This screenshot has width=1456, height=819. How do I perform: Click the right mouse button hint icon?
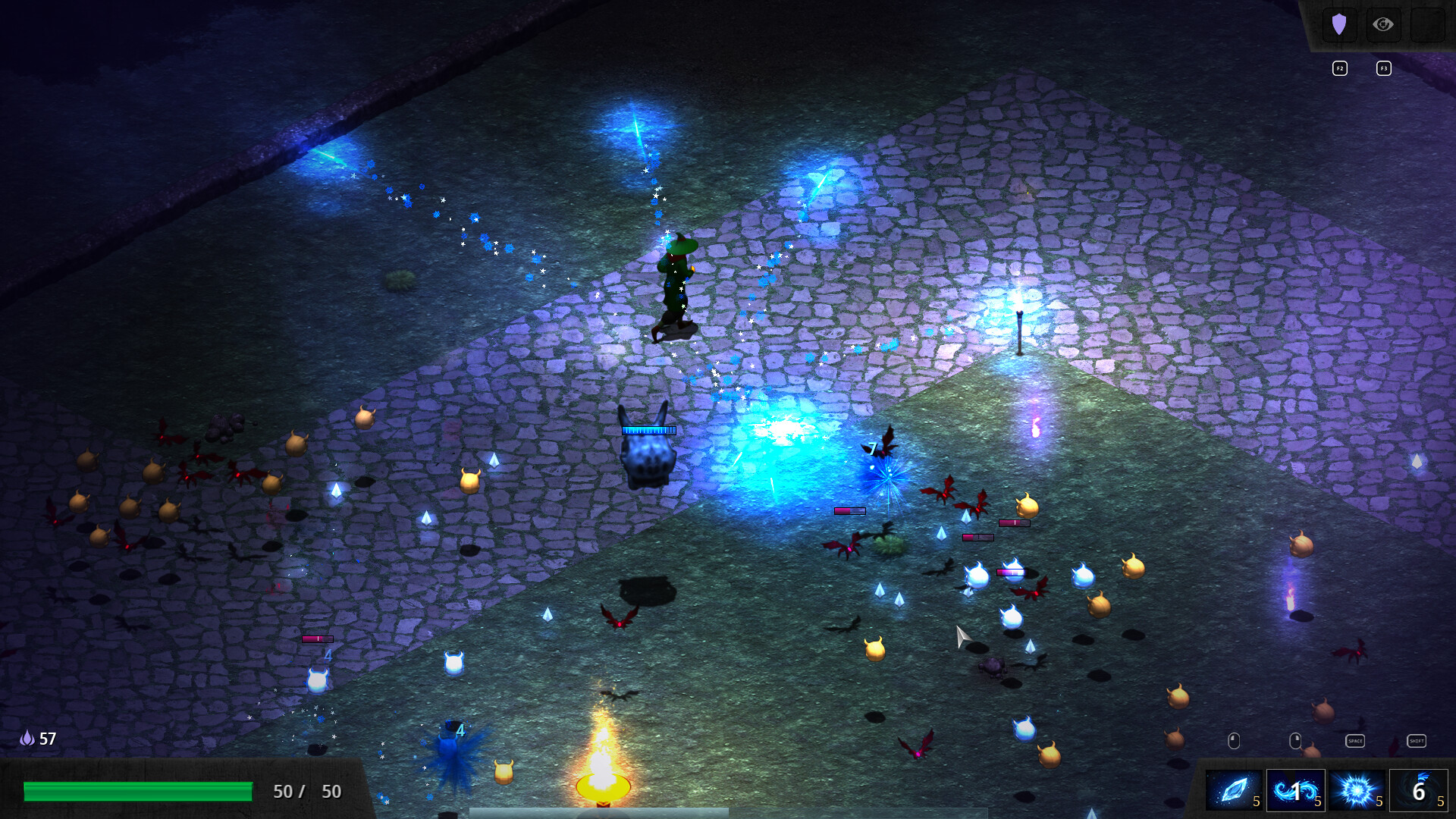(x=1295, y=740)
